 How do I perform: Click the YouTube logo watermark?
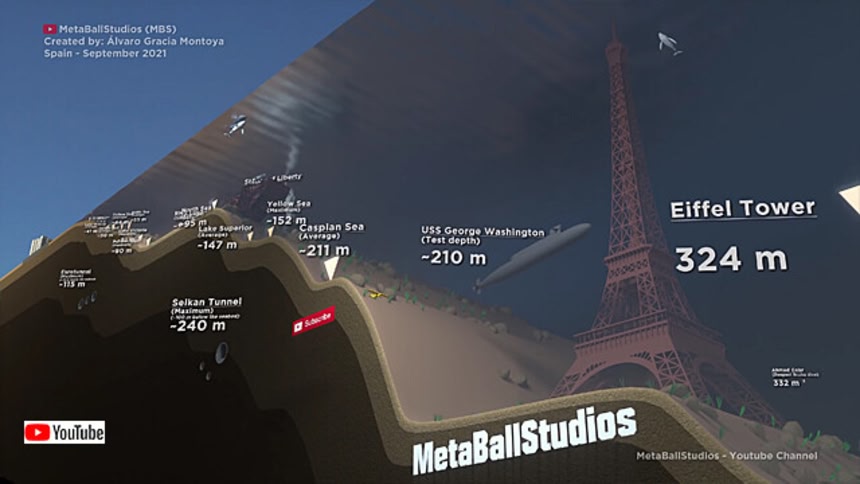pyautogui.click(x=65, y=432)
